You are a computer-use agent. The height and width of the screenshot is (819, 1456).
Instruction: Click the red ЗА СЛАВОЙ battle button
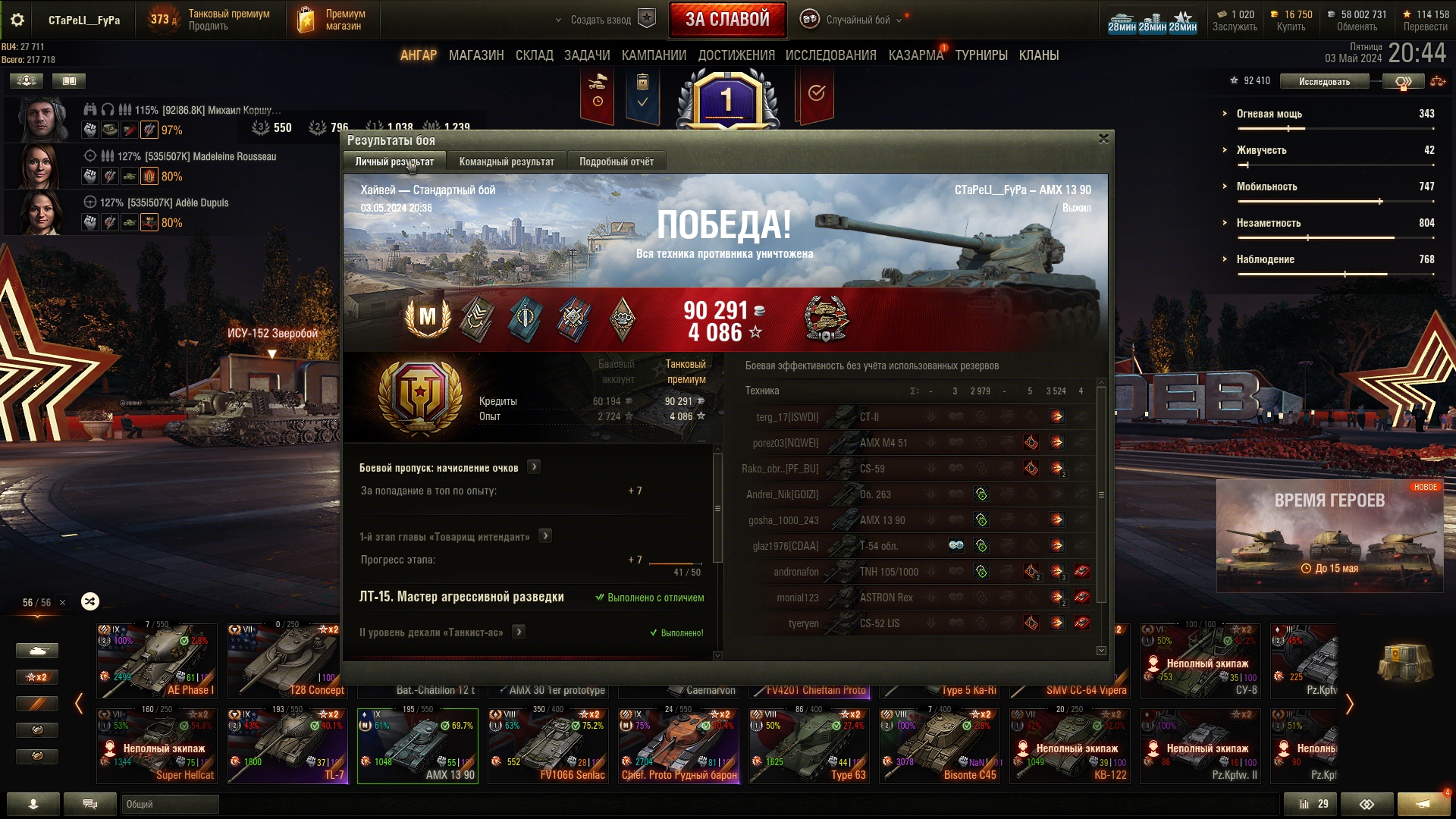(x=727, y=20)
